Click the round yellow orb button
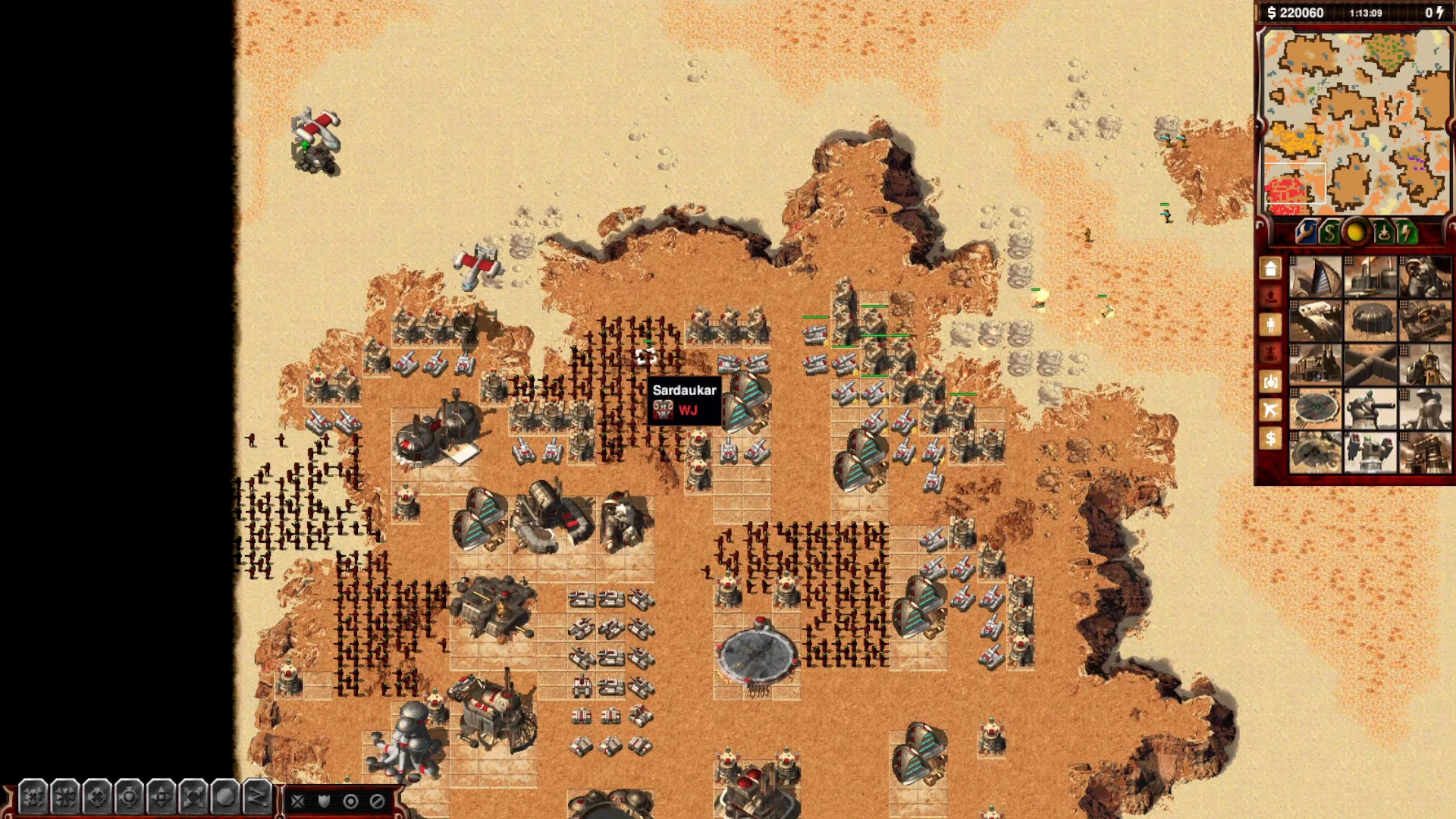Viewport: 1456px width, 819px height. [x=1355, y=231]
